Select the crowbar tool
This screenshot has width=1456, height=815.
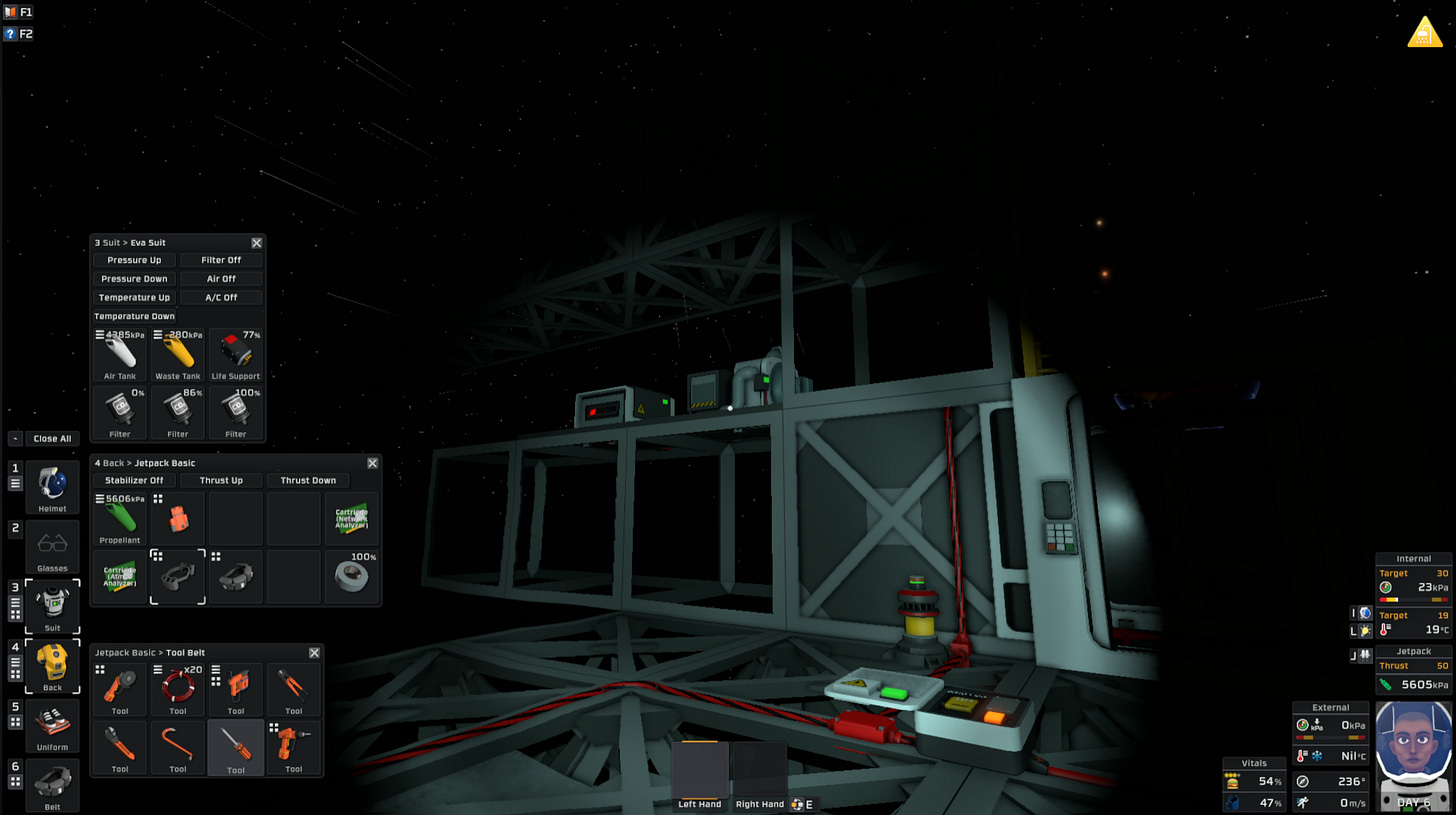pos(178,747)
